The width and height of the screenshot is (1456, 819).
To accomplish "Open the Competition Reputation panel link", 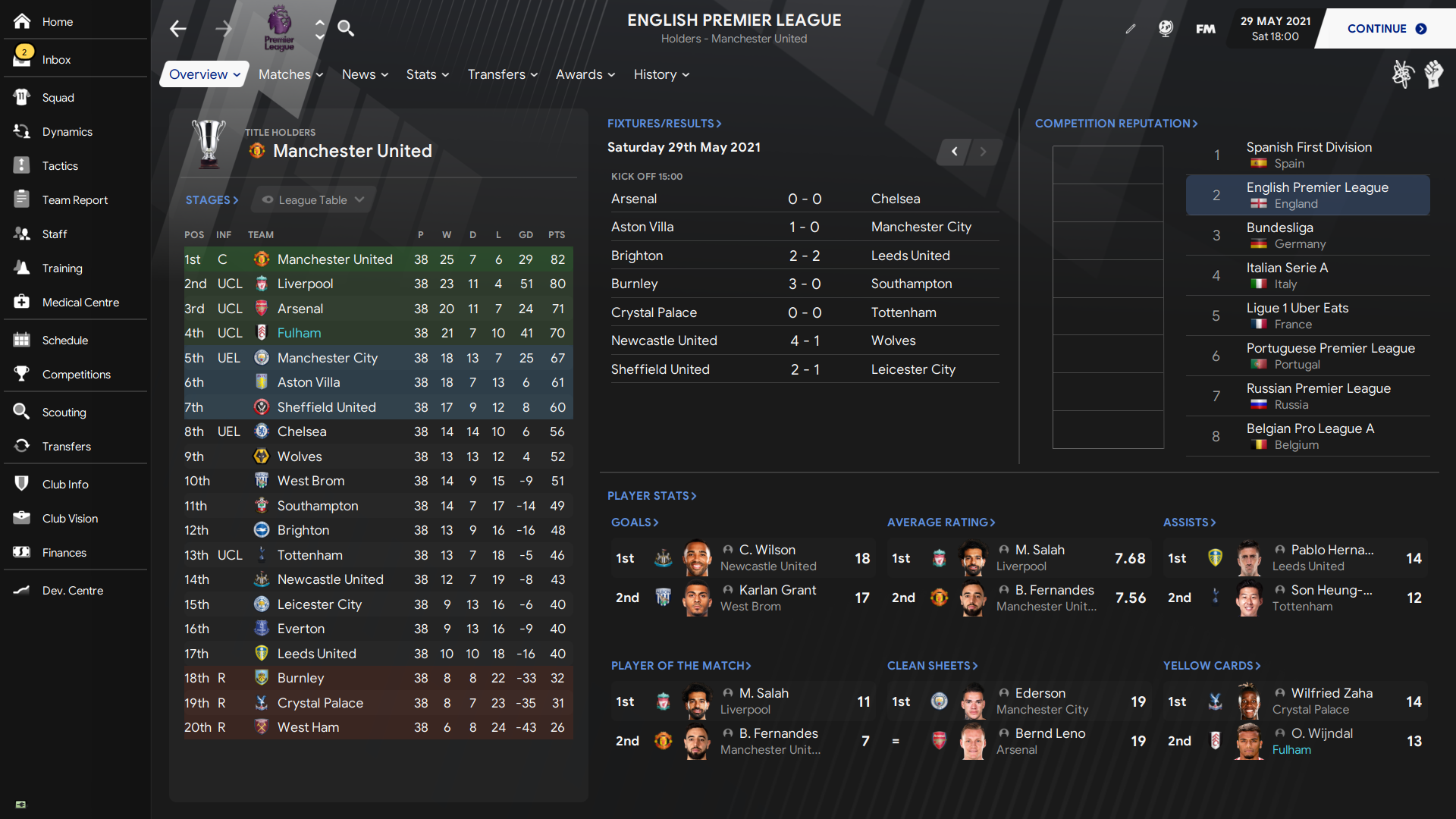I will (1116, 124).
